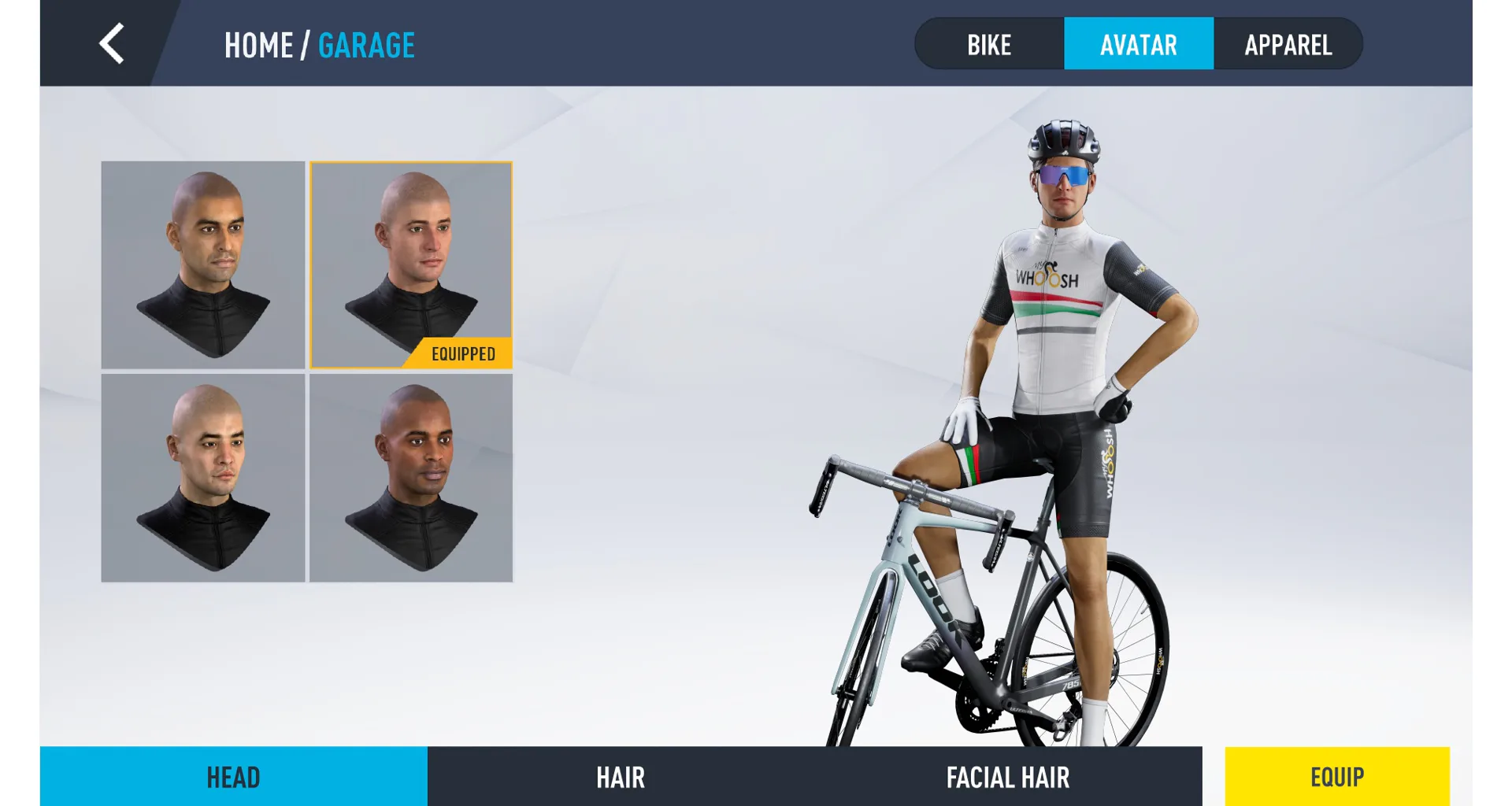
Task: Show the Head category
Action: coord(233,777)
